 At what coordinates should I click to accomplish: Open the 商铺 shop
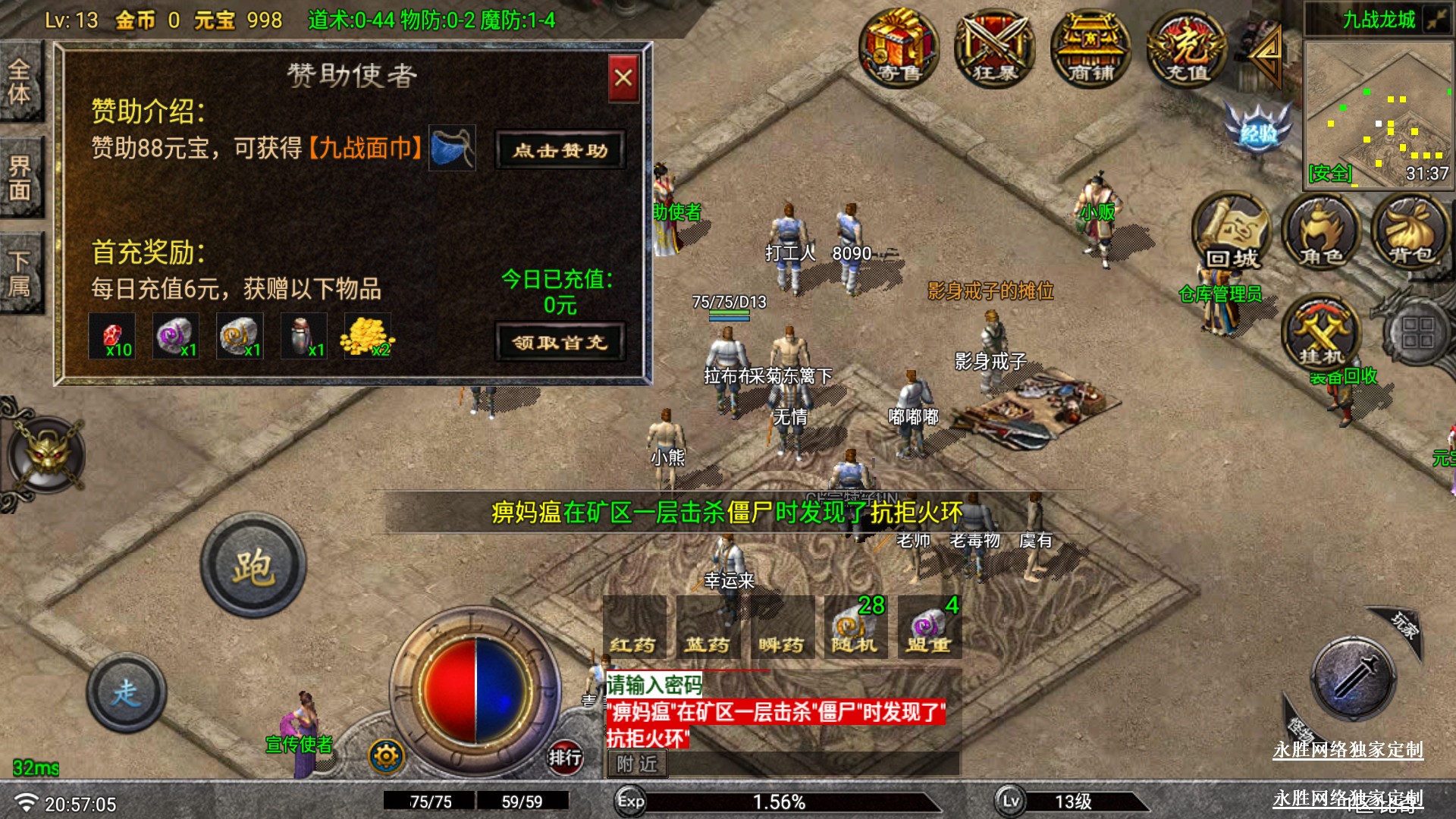pos(1090,47)
